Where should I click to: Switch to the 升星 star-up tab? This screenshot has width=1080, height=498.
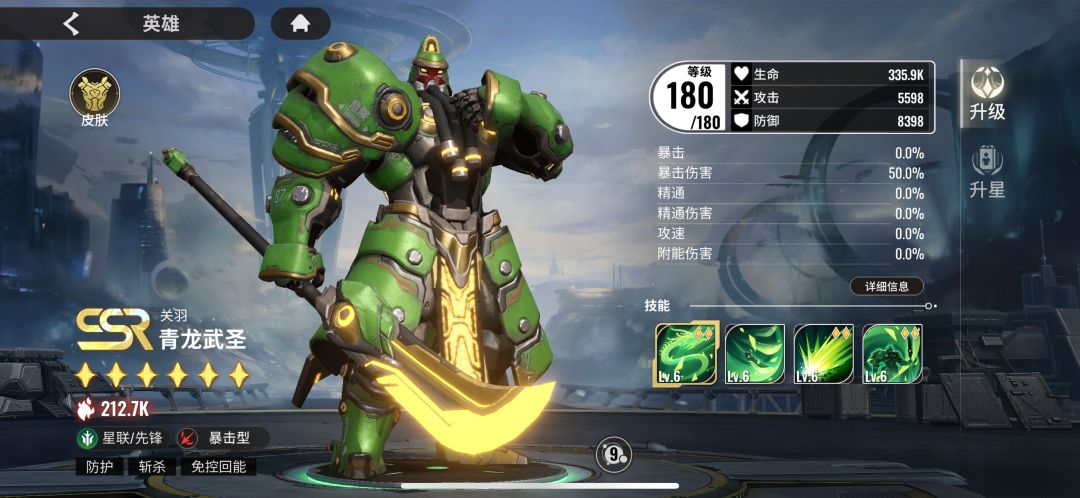tap(987, 172)
